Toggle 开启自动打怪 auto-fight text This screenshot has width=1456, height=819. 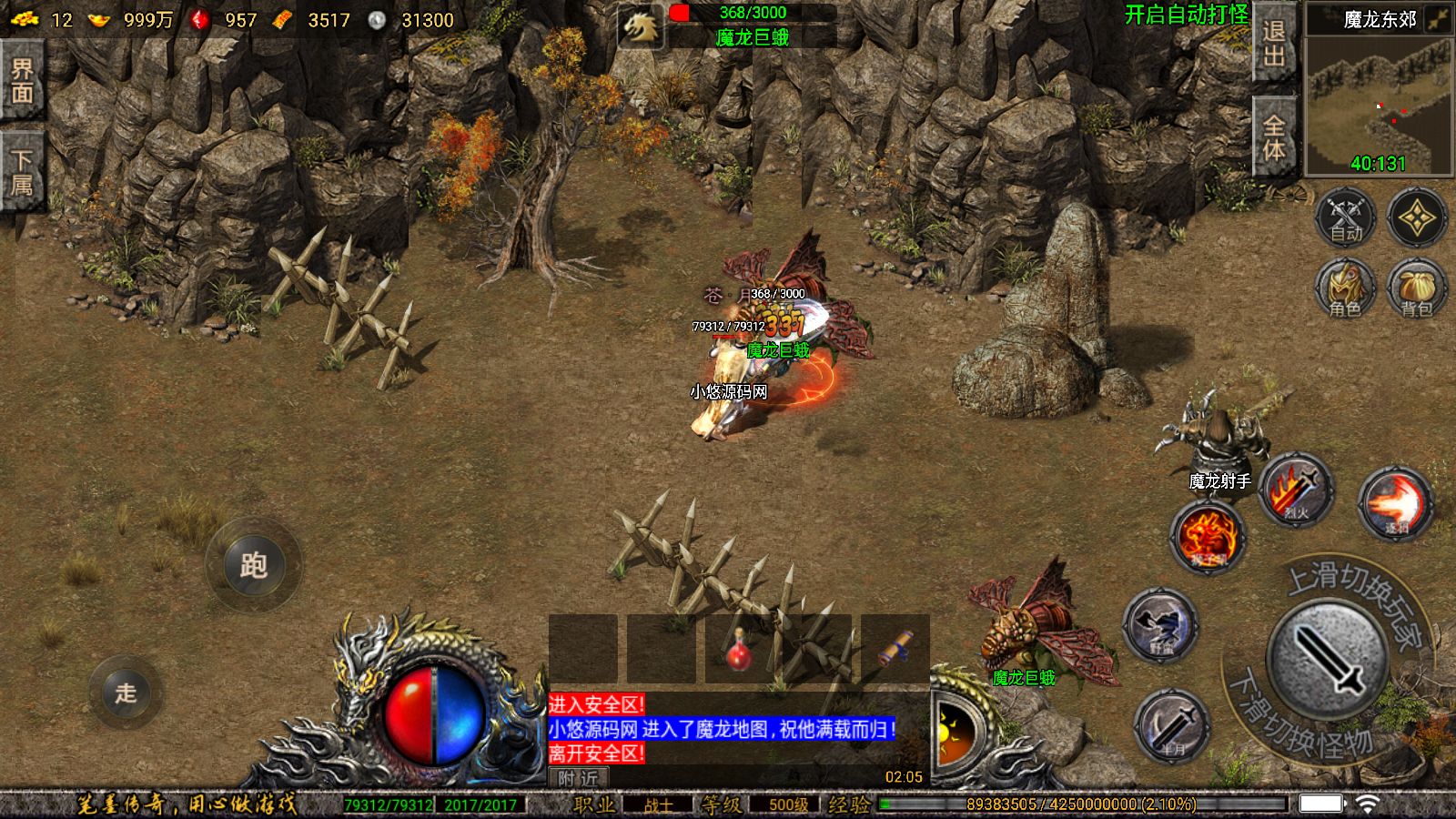click(x=1186, y=15)
